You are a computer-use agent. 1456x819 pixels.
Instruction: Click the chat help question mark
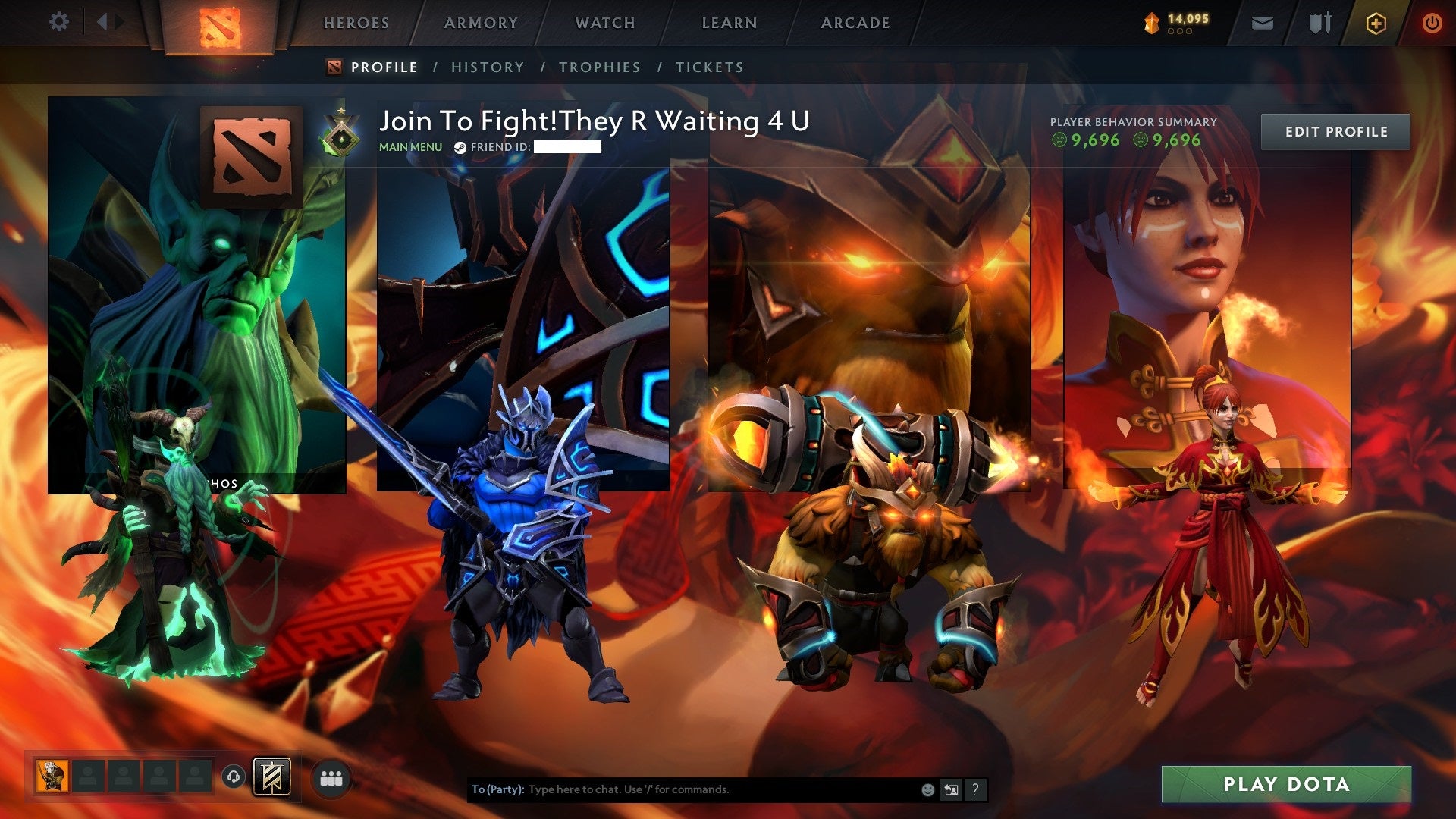point(975,789)
